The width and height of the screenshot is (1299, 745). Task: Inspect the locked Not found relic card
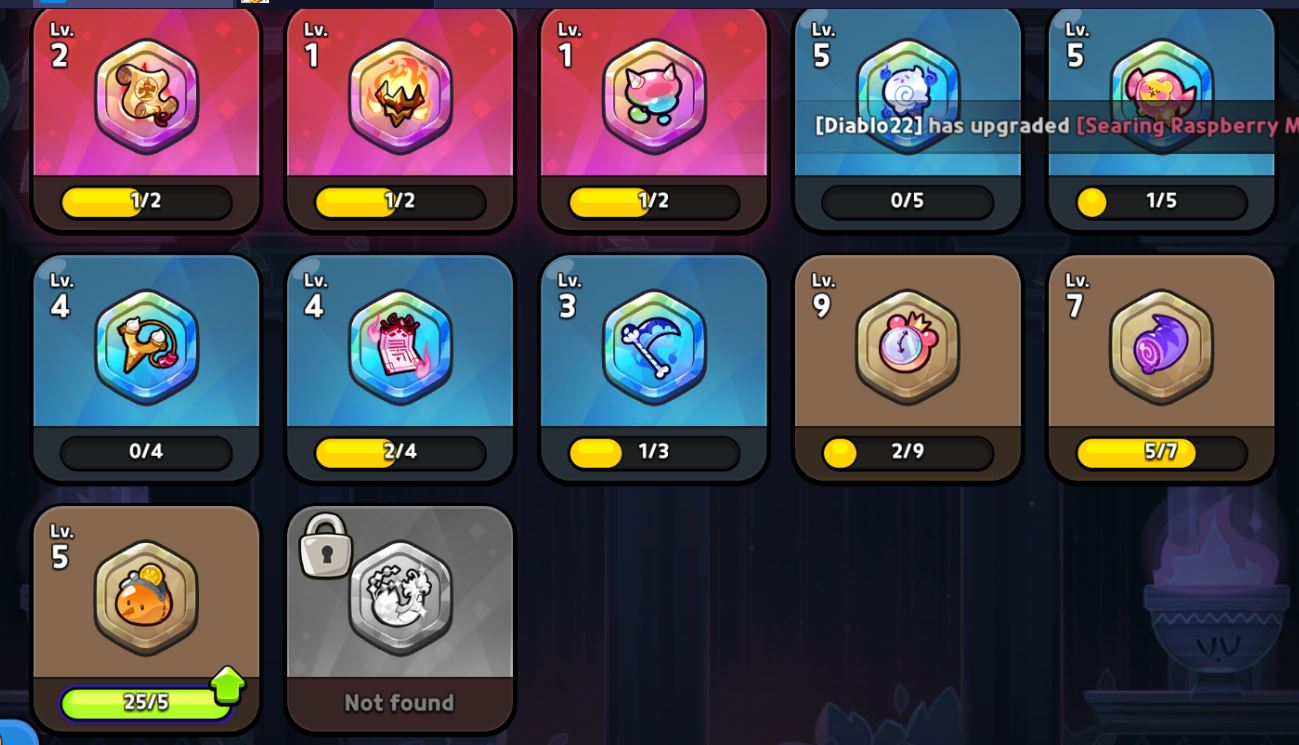pos(400,618)
